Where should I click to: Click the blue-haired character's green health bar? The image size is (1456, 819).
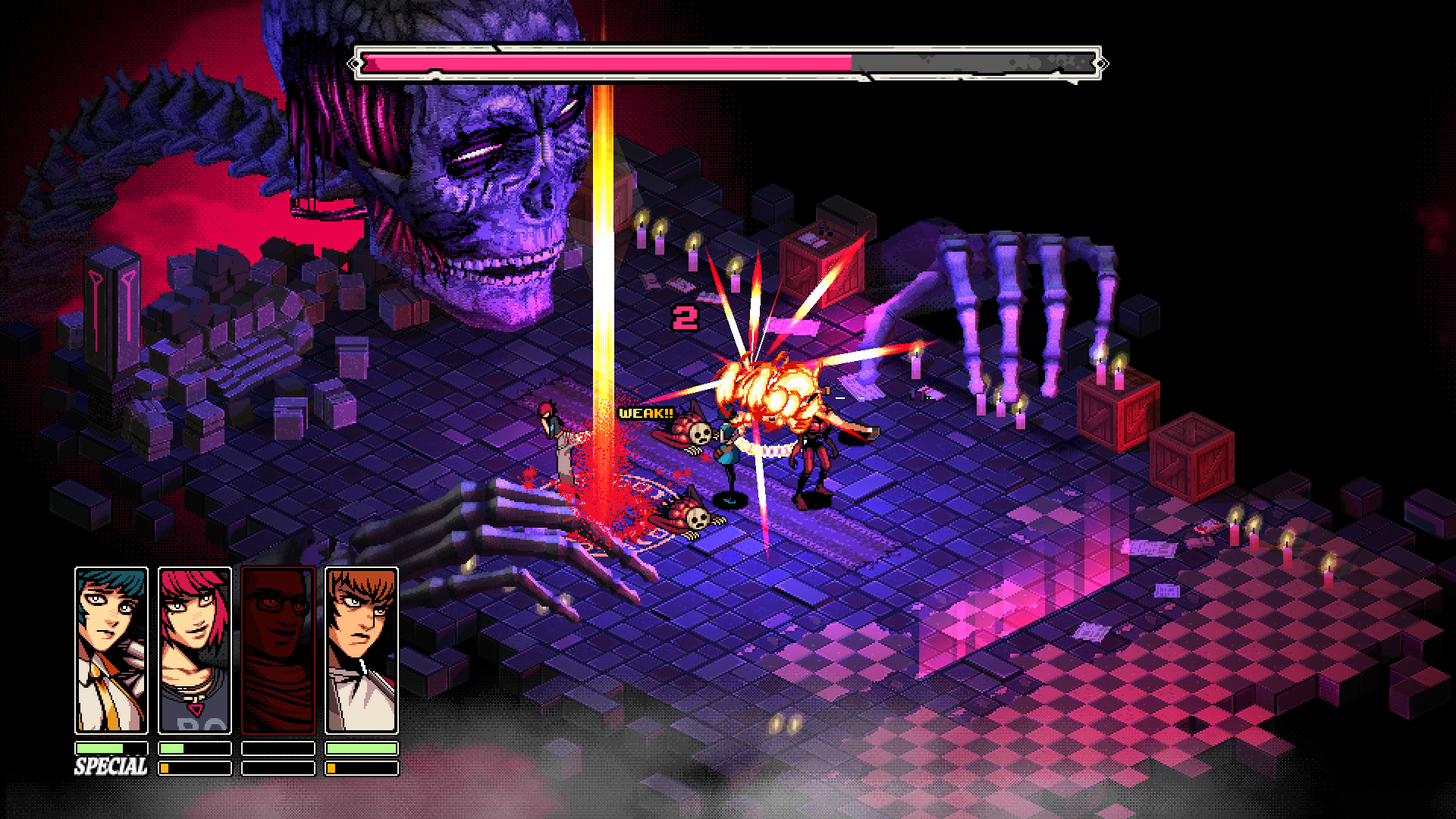point(99,747)
